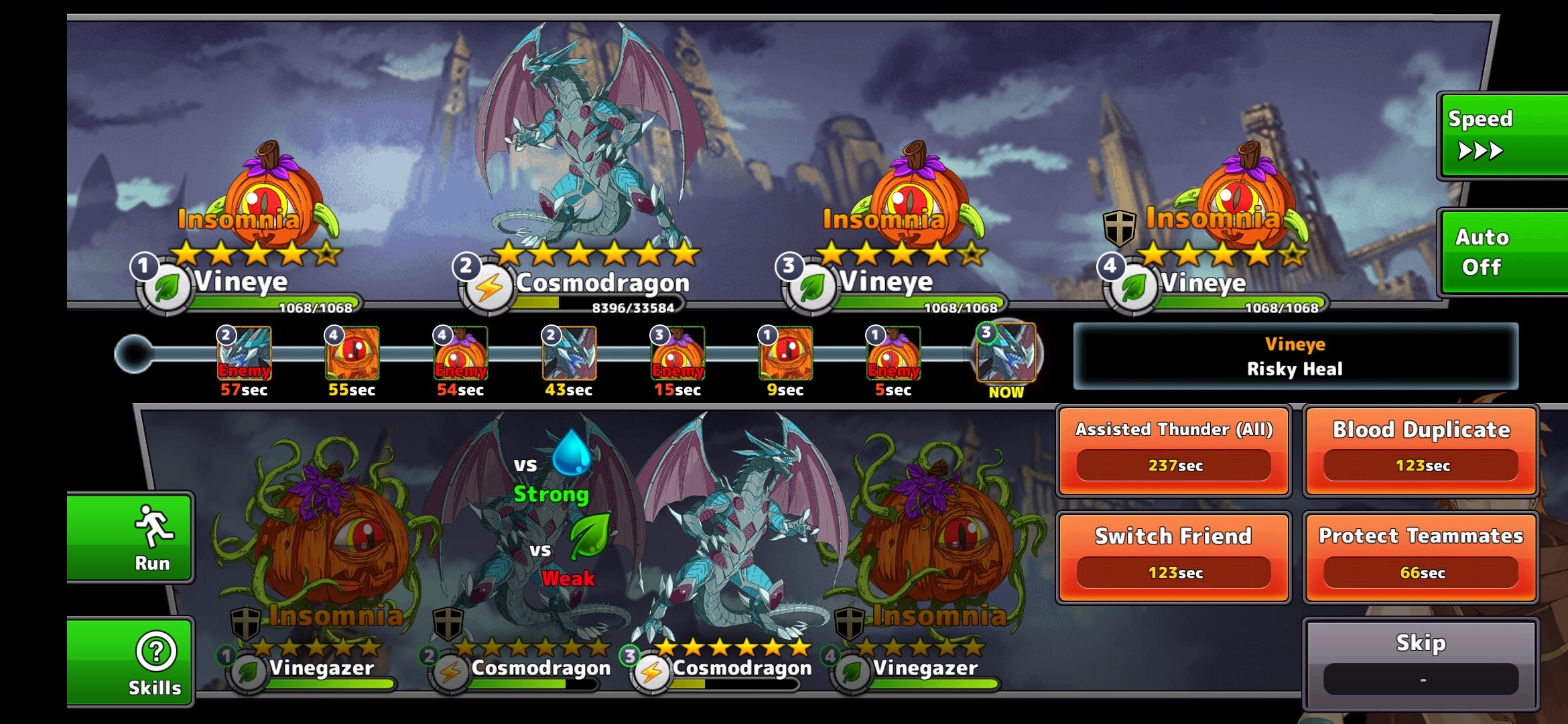Select the turn marker labeled NOW
Screen dimensions: 1568x724
pyautogui.click(x=1006, y=354)
